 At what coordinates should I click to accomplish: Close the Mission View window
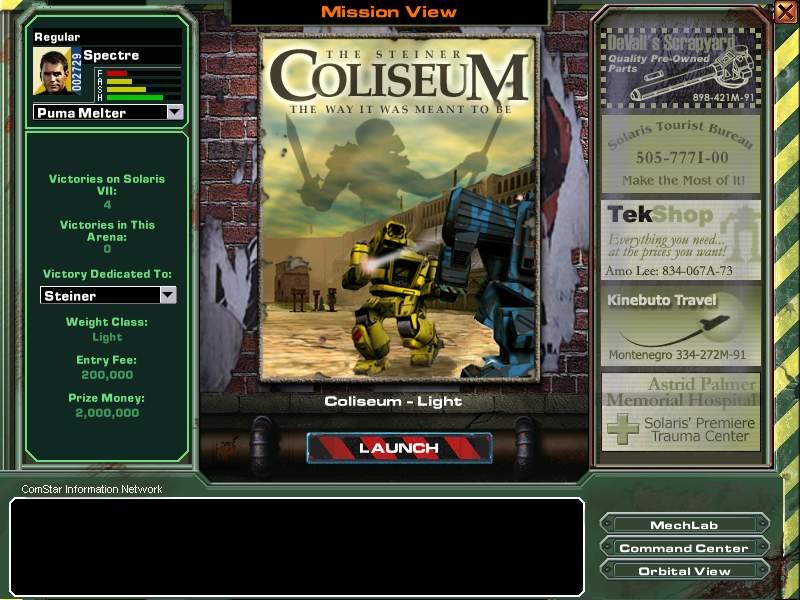784,11
